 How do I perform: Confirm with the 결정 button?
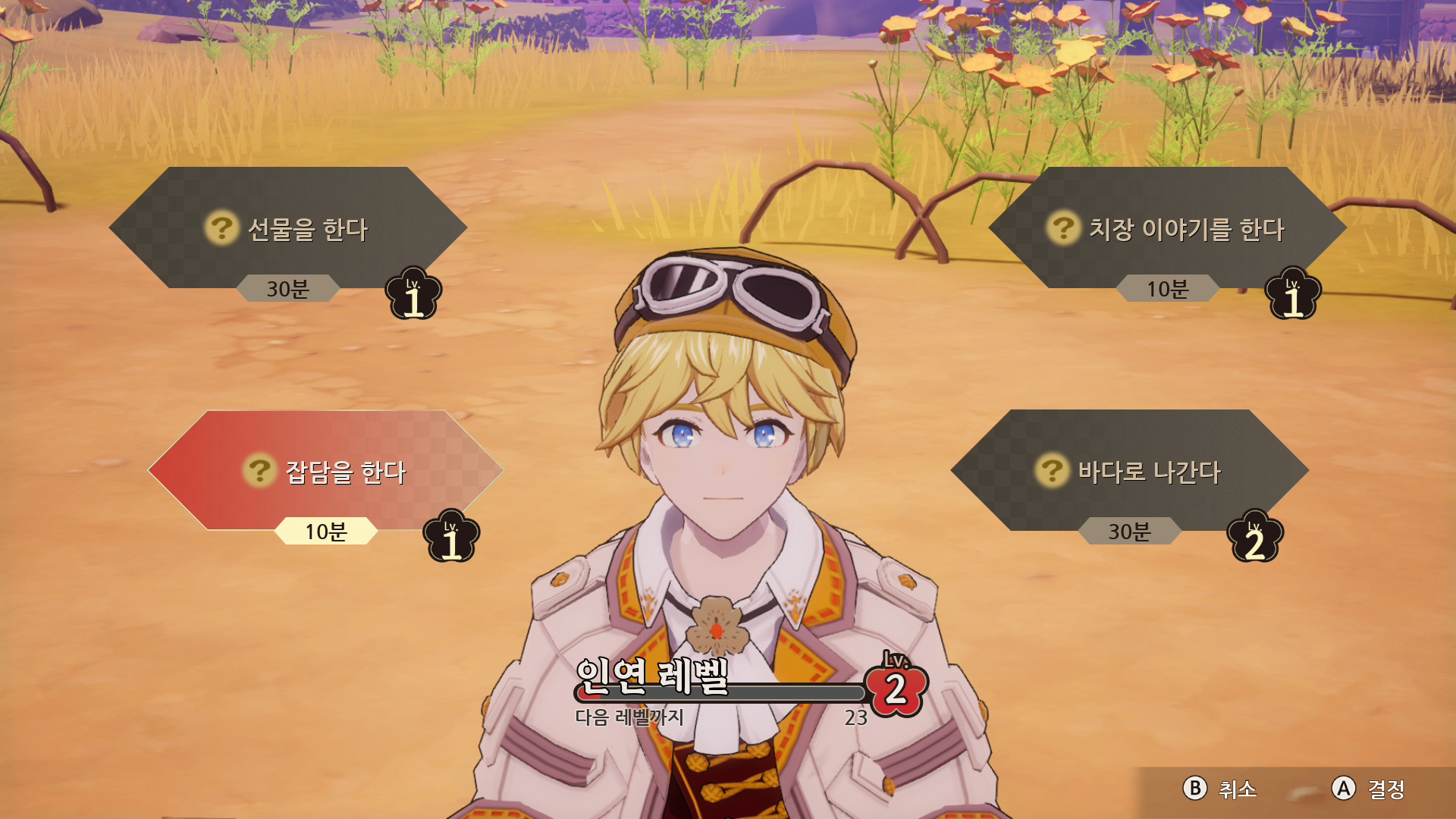1368,789
